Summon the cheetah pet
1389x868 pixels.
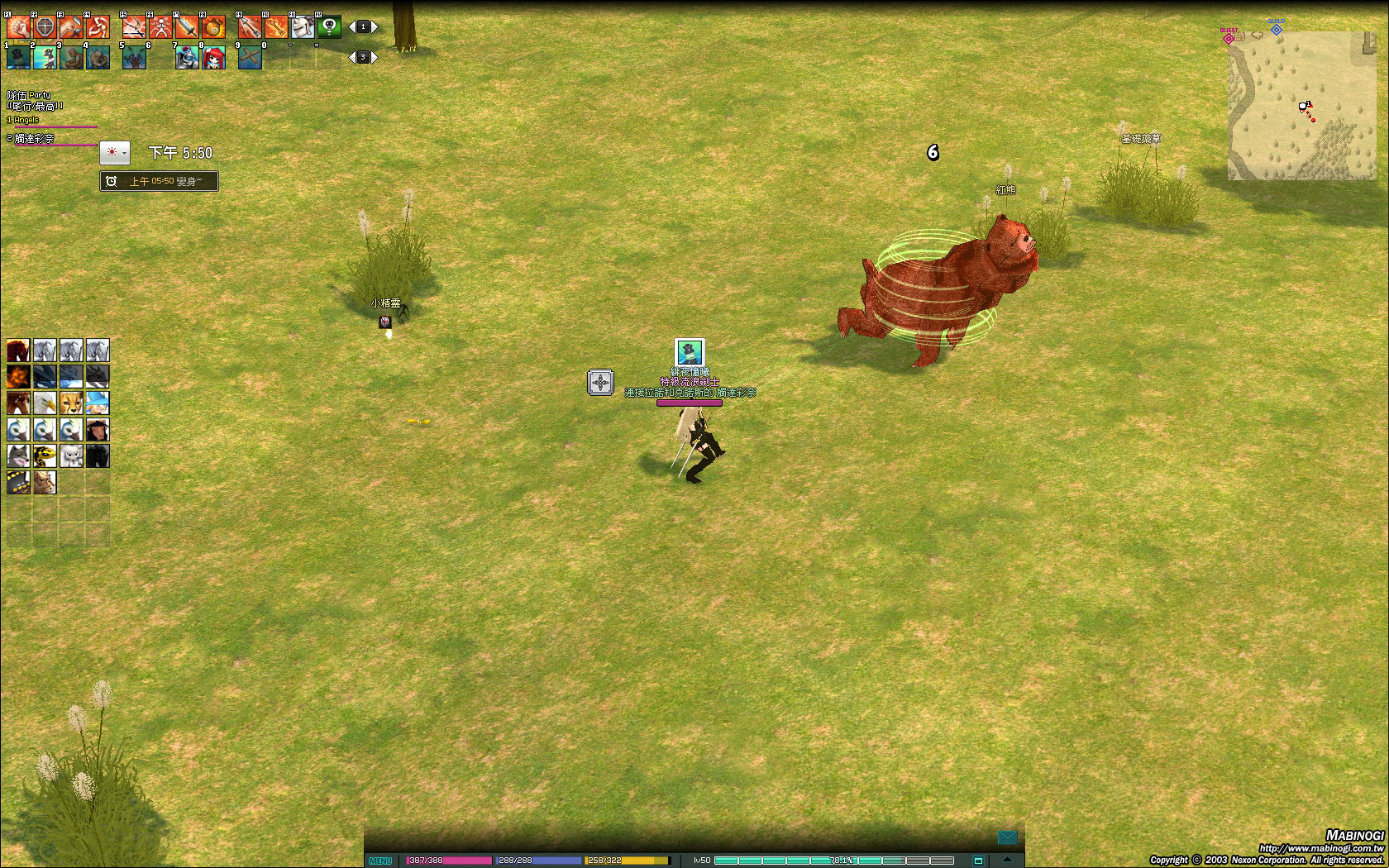pyautogui.click(x=71, y=403)
